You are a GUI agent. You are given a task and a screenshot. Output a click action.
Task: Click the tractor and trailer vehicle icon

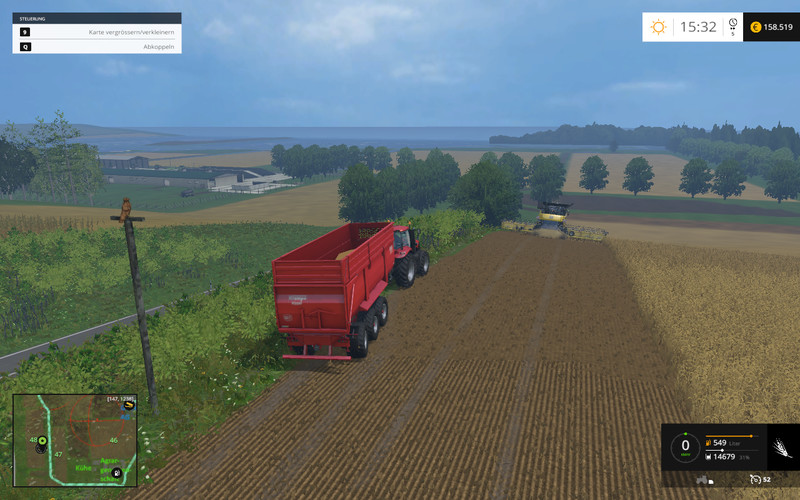tap(704, 480)
